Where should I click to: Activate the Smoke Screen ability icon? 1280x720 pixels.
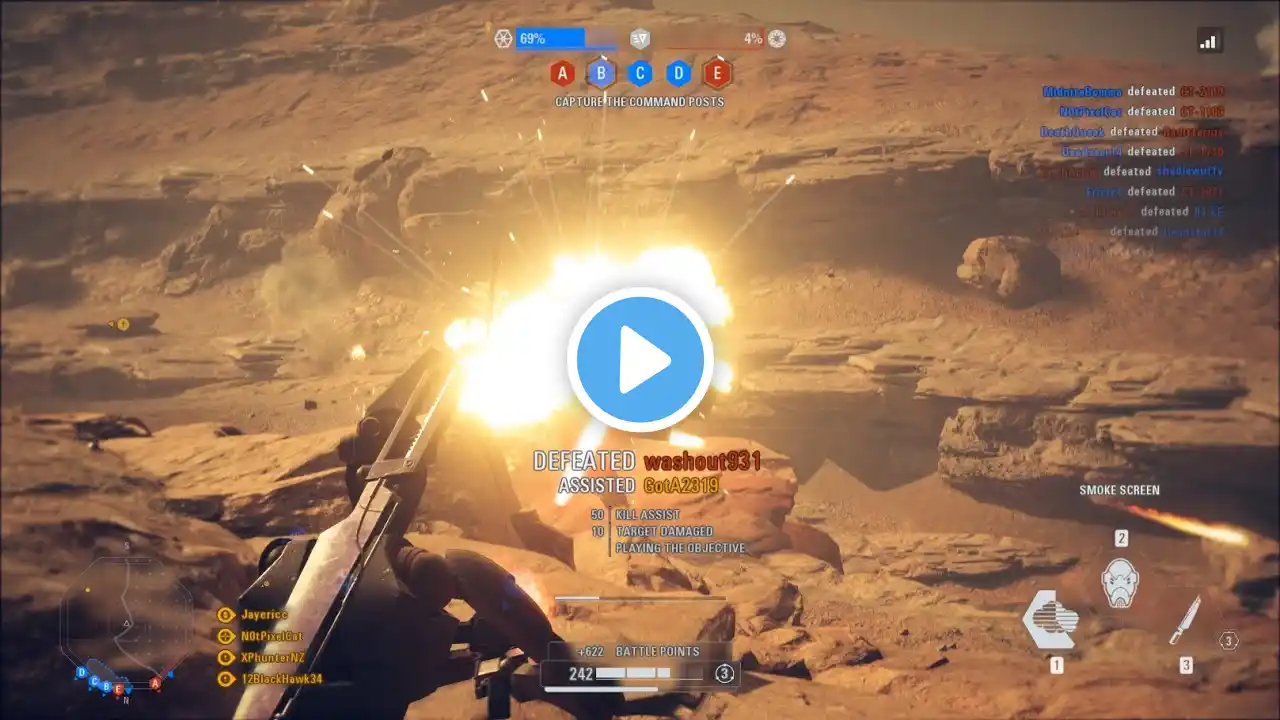click(x=1051, y=620)
